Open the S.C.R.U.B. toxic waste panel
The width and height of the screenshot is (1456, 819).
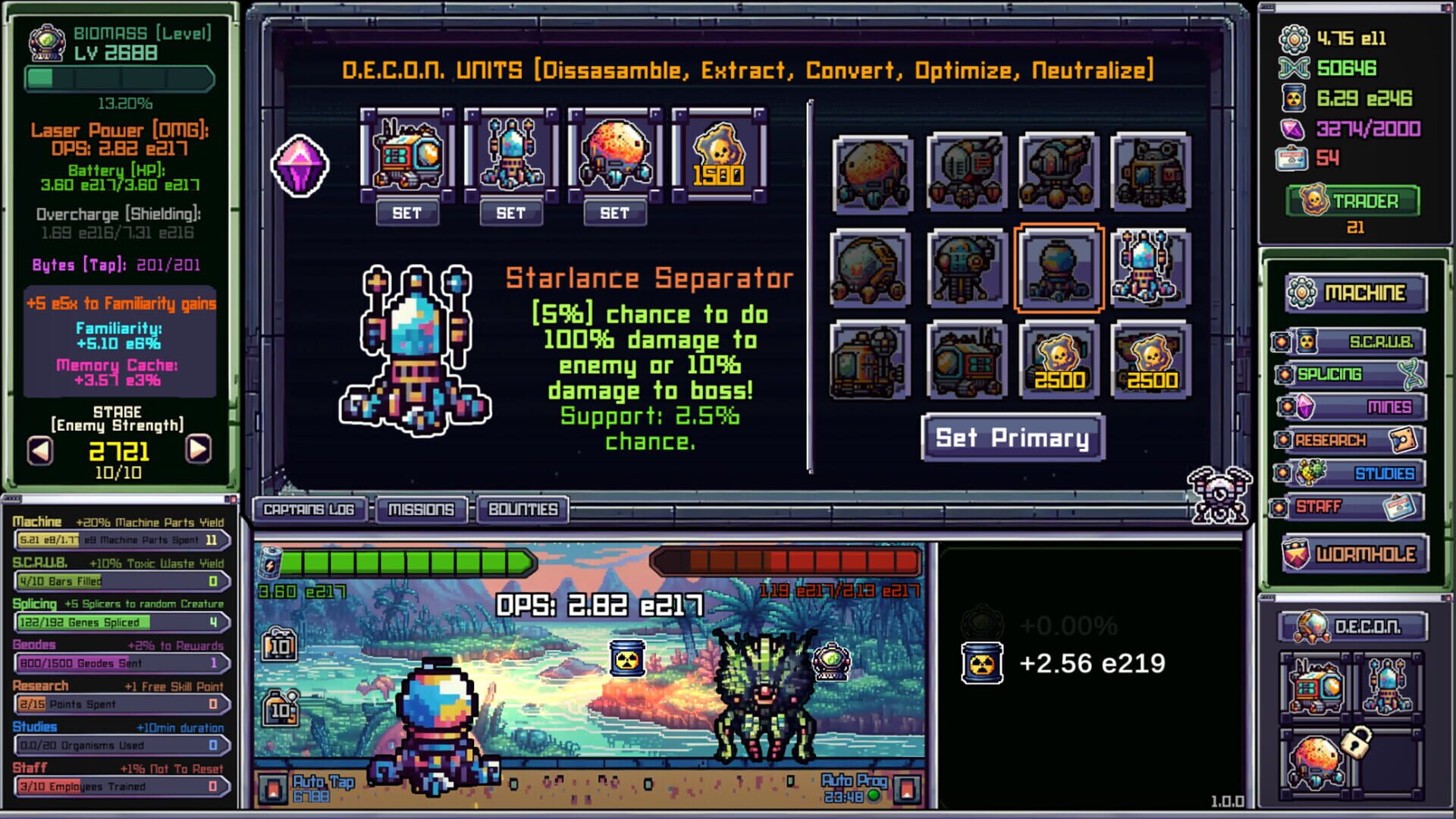(x=1357, y=343)
